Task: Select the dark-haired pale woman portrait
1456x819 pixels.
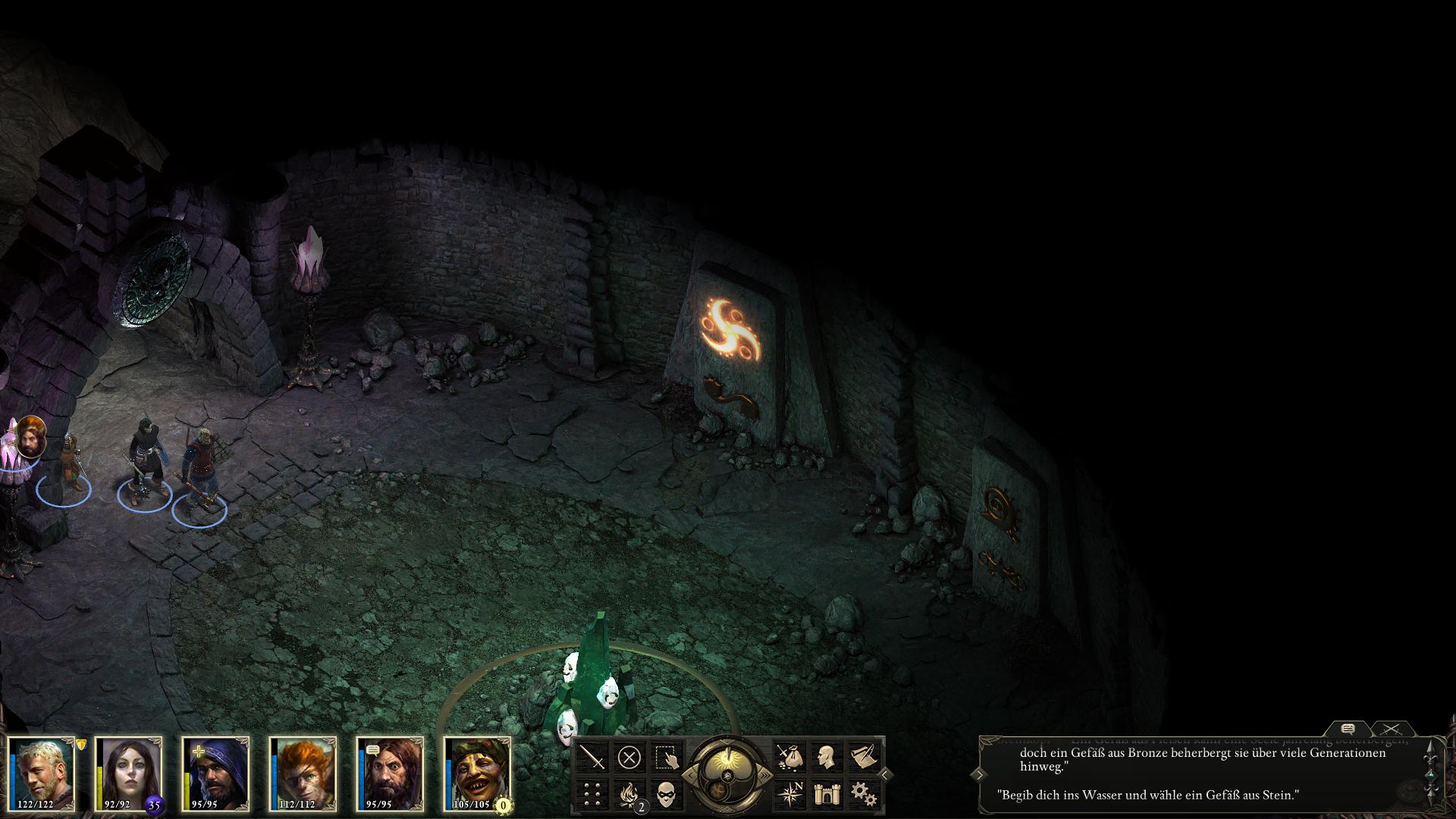Action: coord(129,772)
